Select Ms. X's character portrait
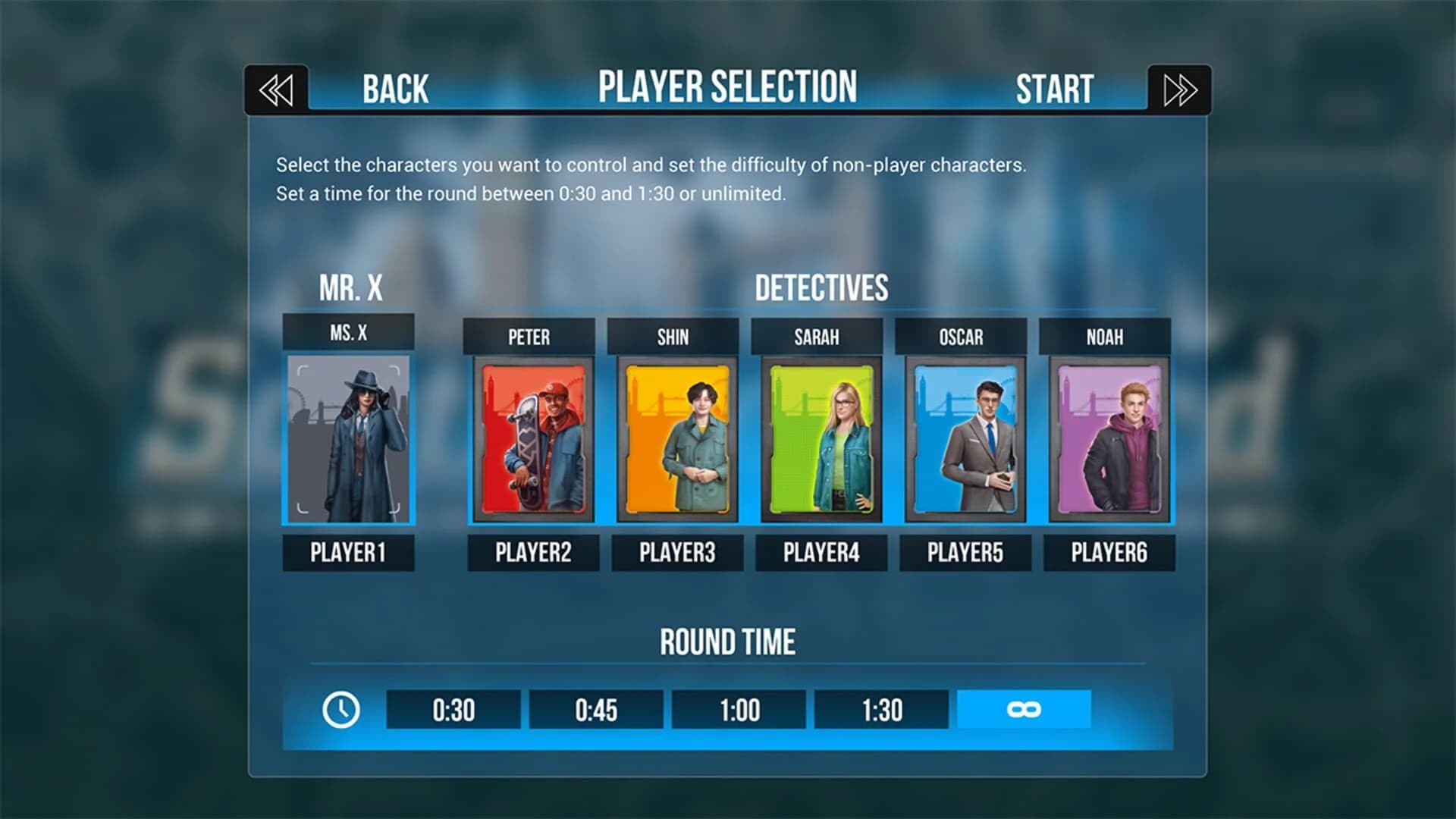 coord(348,440)
